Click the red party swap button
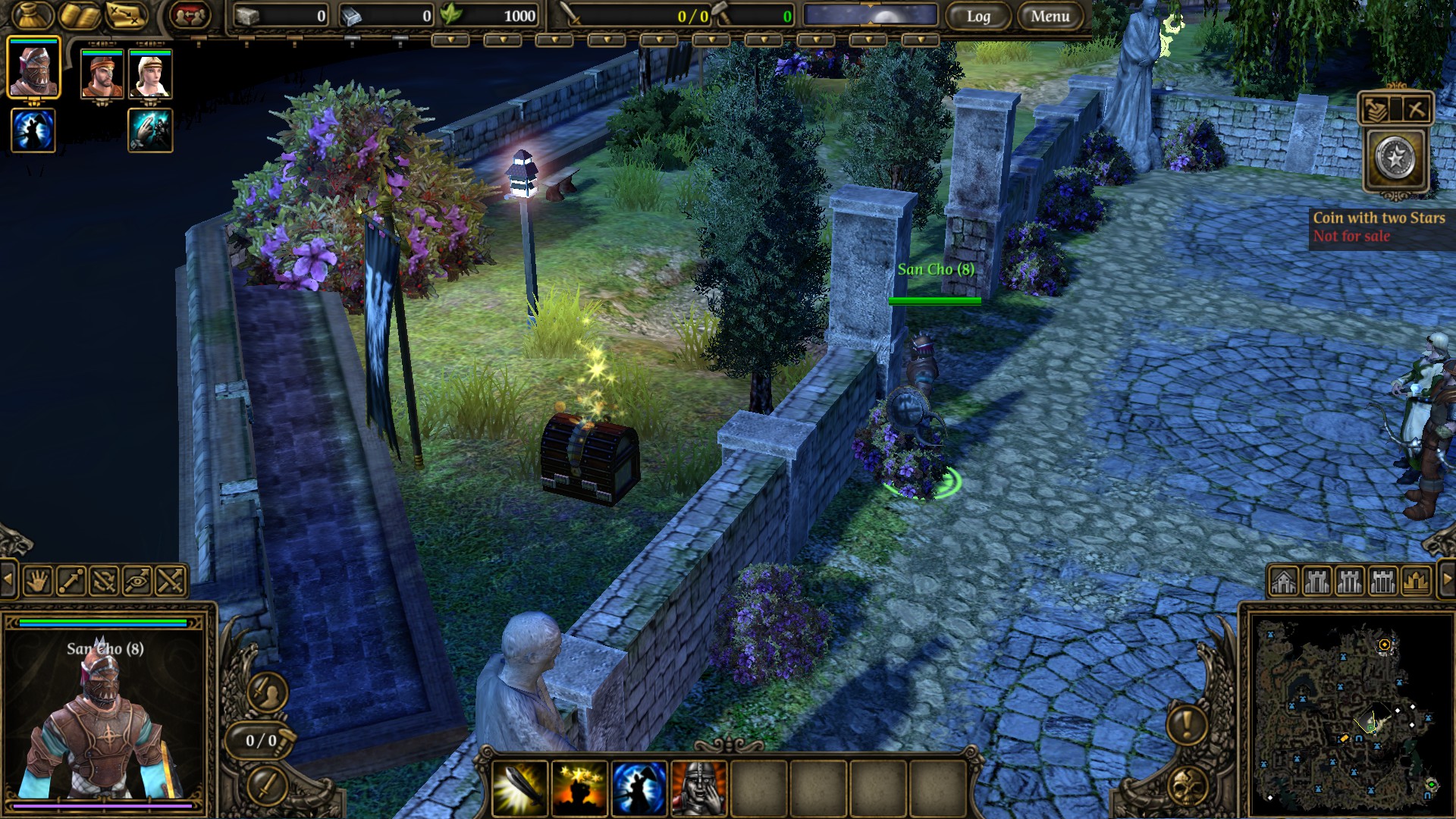 190,15
